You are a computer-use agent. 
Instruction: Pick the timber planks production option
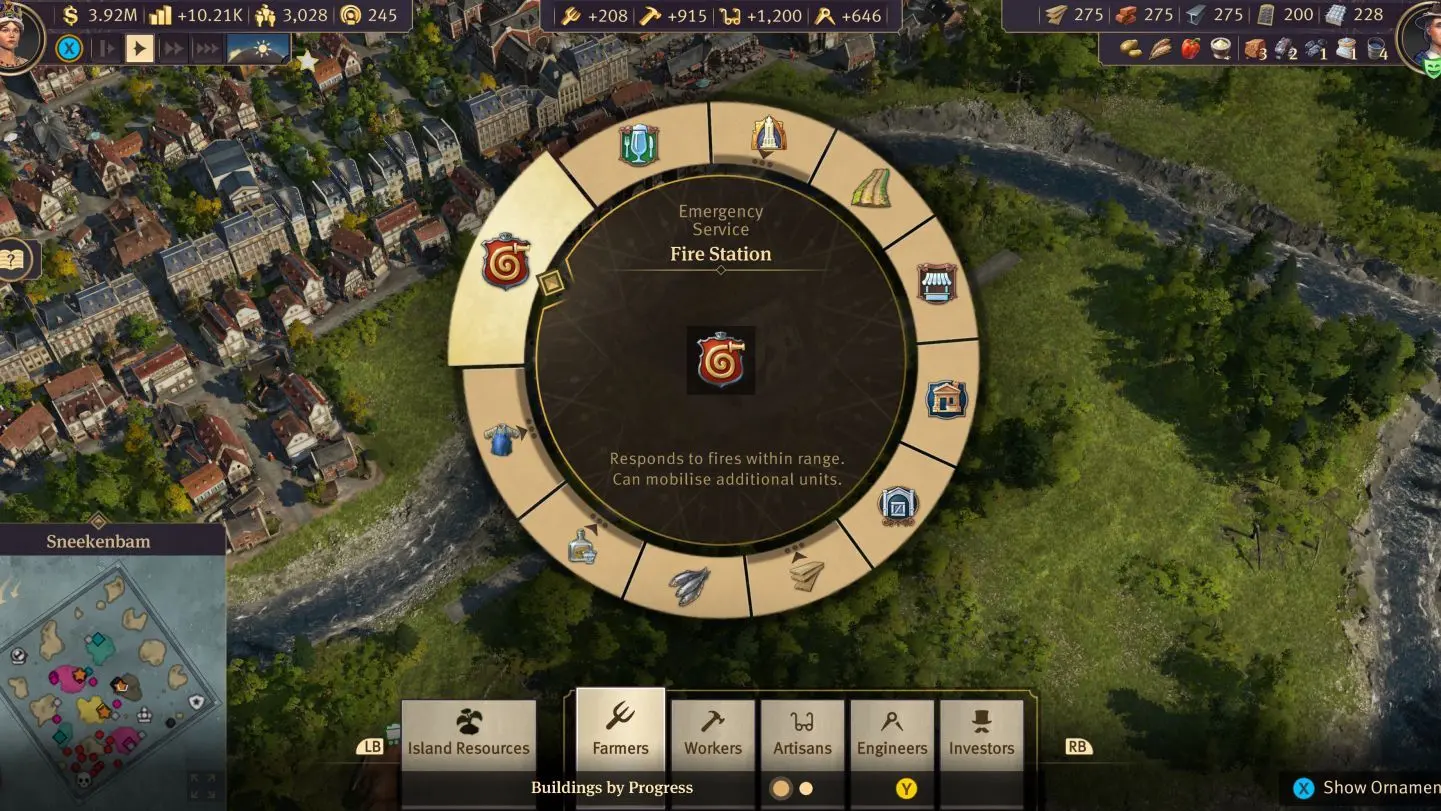pos(807,574)
